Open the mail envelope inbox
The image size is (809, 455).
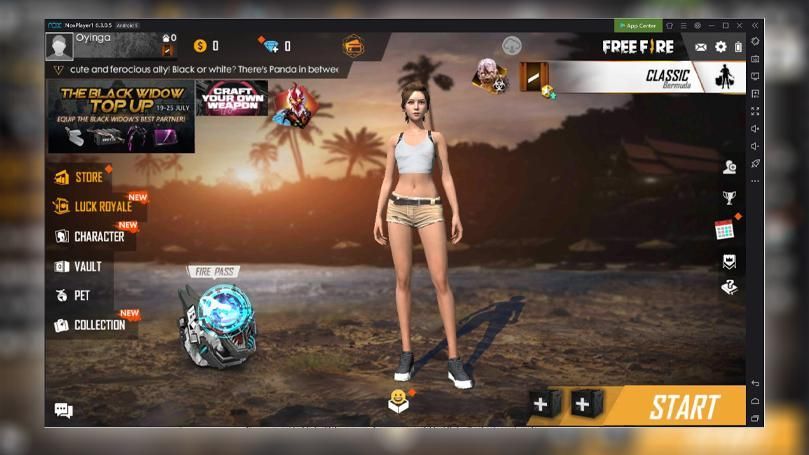701,47
